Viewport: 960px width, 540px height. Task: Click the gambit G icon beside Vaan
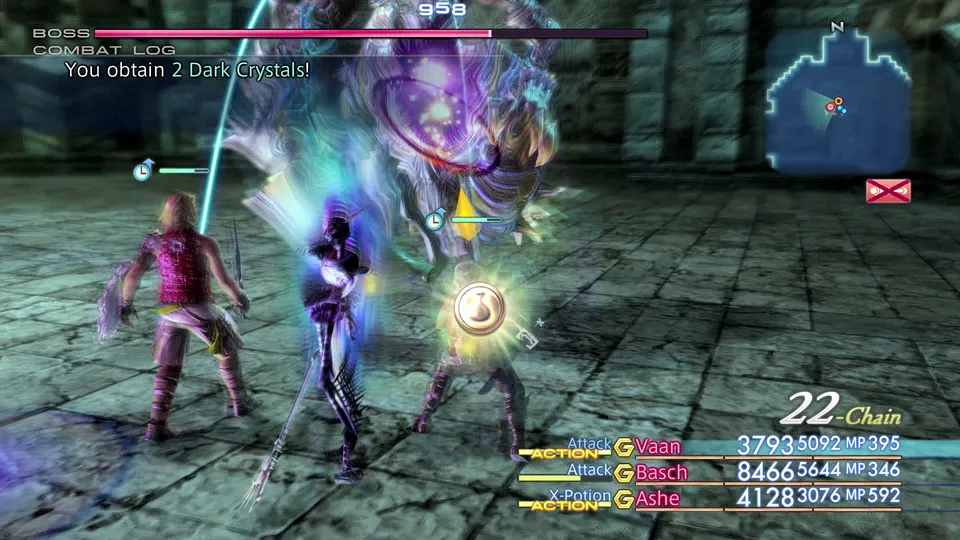624,447
